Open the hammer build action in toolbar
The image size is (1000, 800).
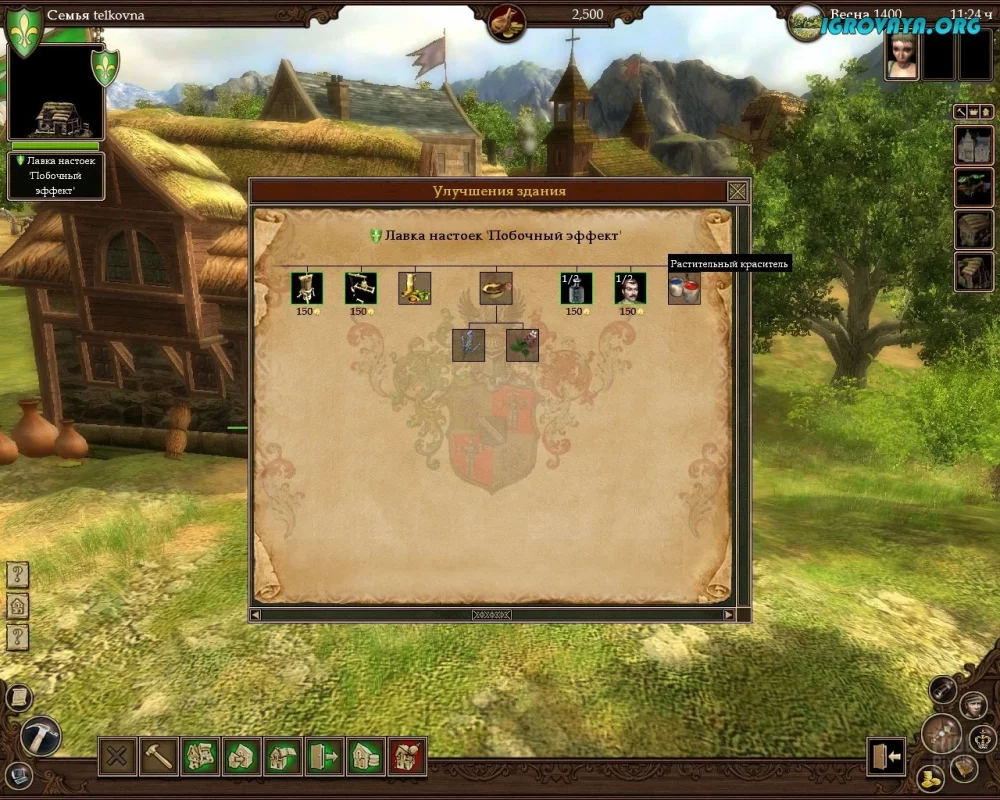(159, 757)
